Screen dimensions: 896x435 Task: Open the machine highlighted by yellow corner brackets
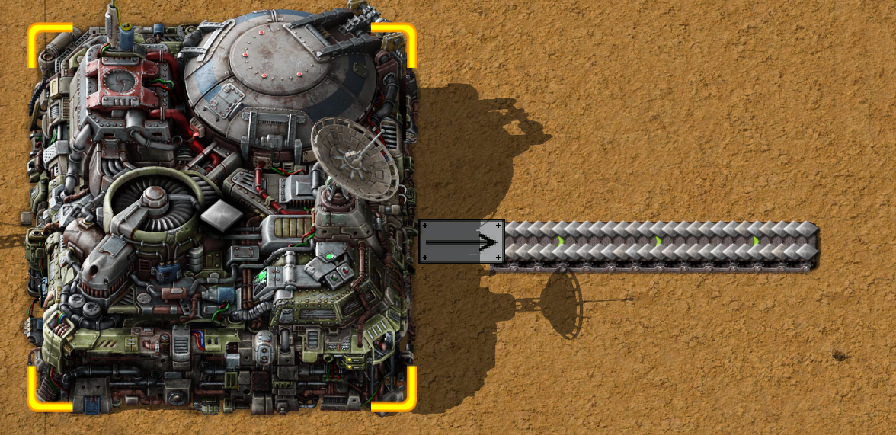click(222, 216)
